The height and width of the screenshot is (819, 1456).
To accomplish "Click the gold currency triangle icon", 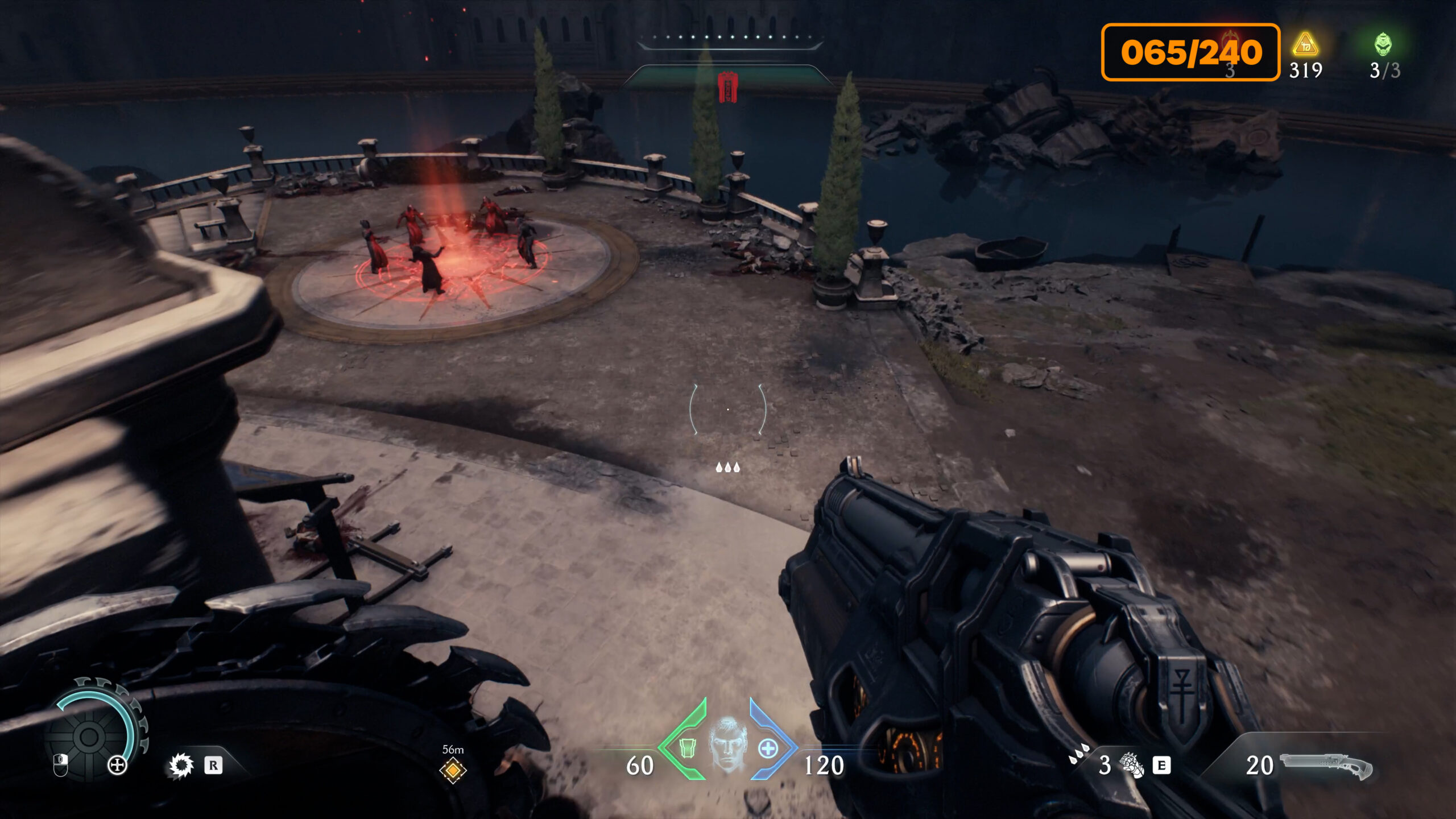I will tap(1305, 44).
